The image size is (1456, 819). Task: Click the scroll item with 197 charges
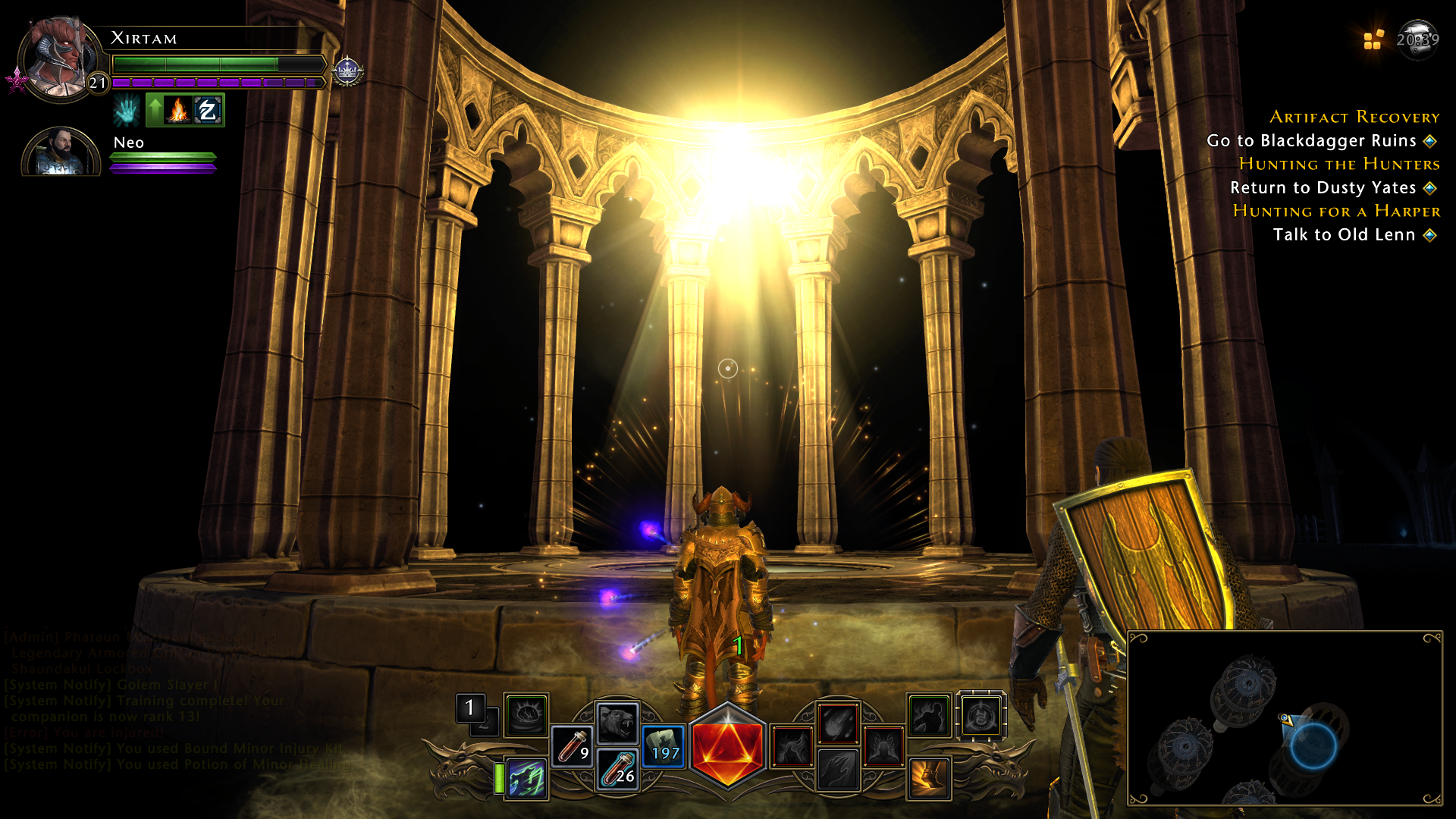(x=663, y=745)
